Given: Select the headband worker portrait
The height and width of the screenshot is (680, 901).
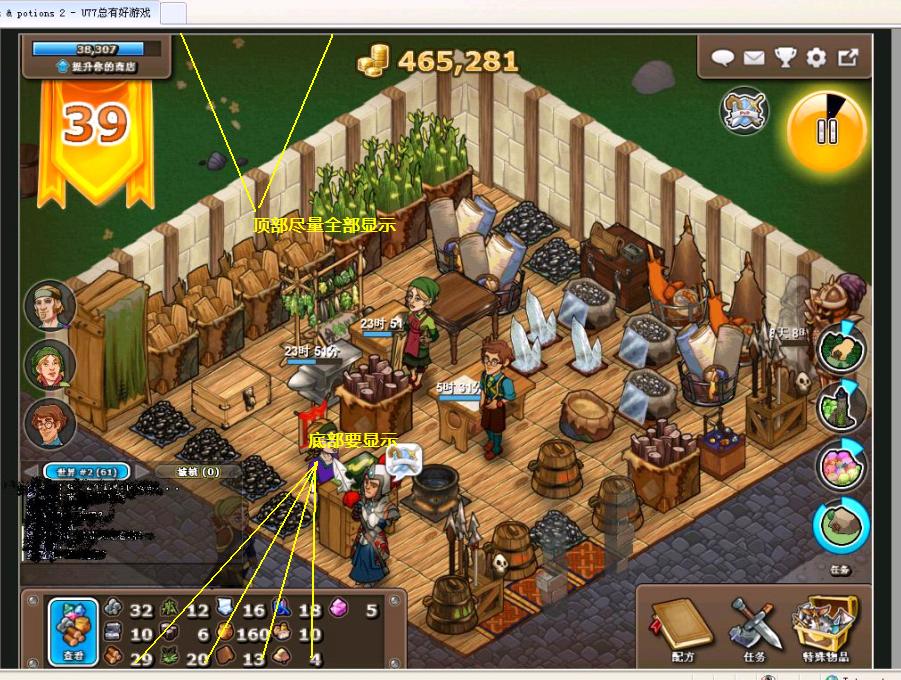Looking at the screenshot, I should [50, 305].
